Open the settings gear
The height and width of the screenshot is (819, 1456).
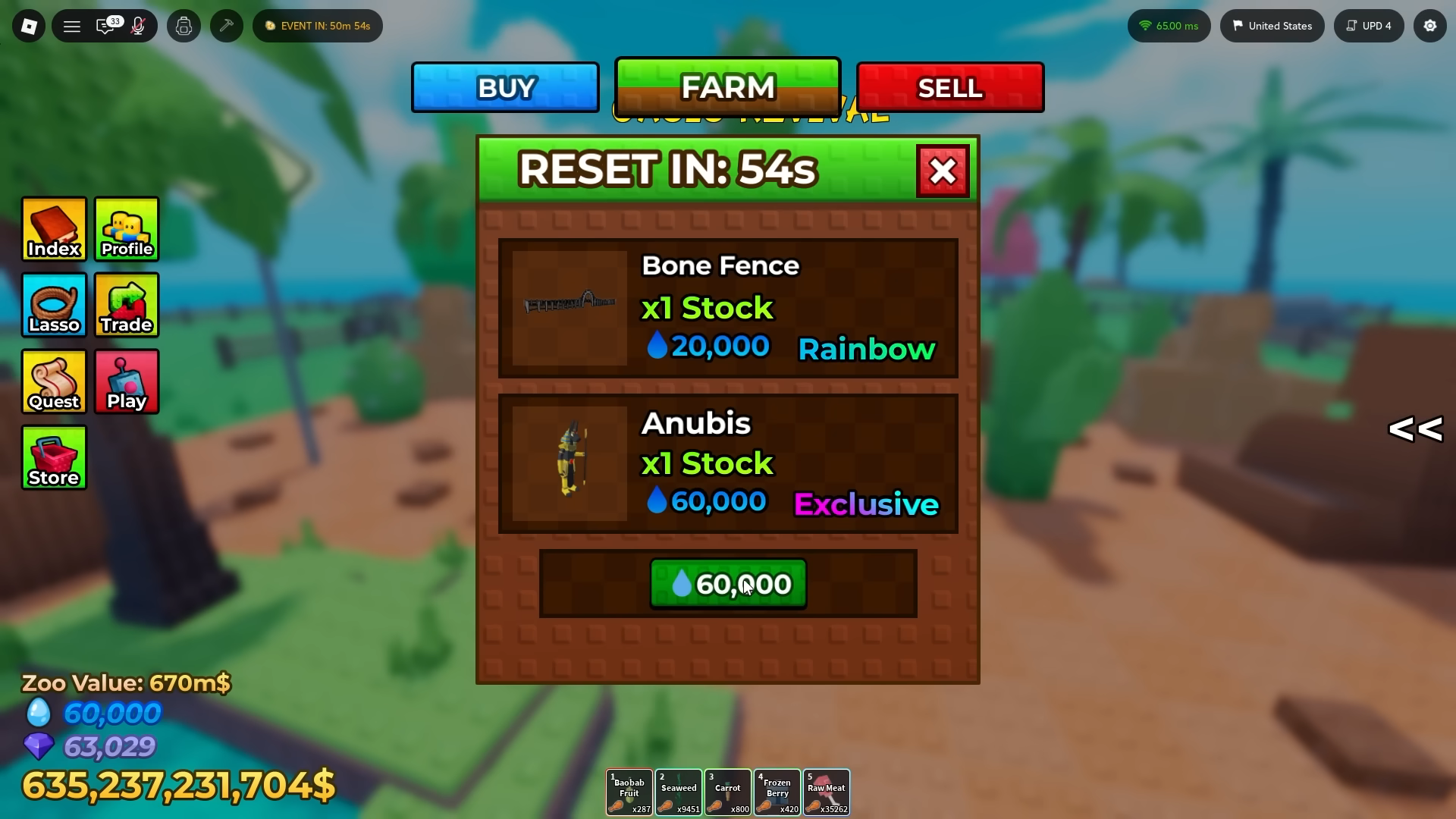click(x=1430, y=25)
